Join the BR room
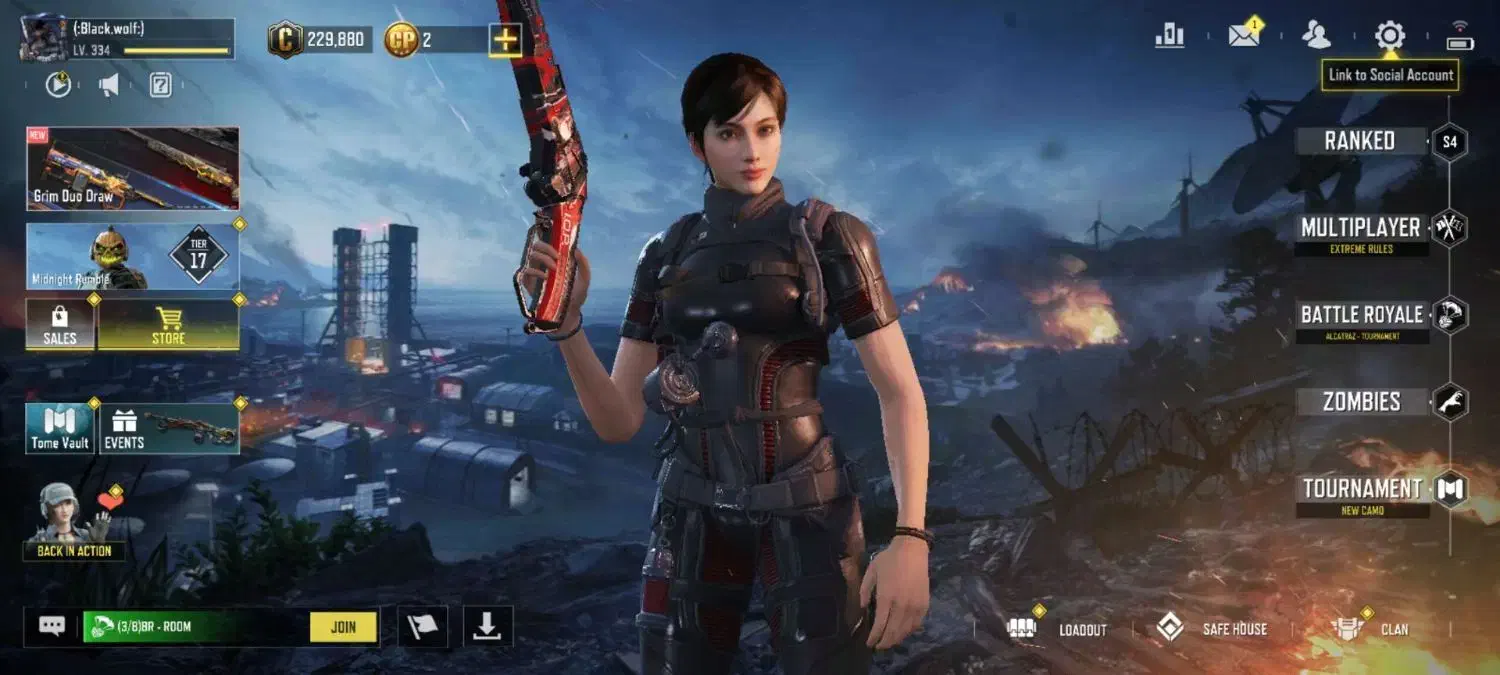Viewport: 1500px width, 675px height. coord(343,627)
